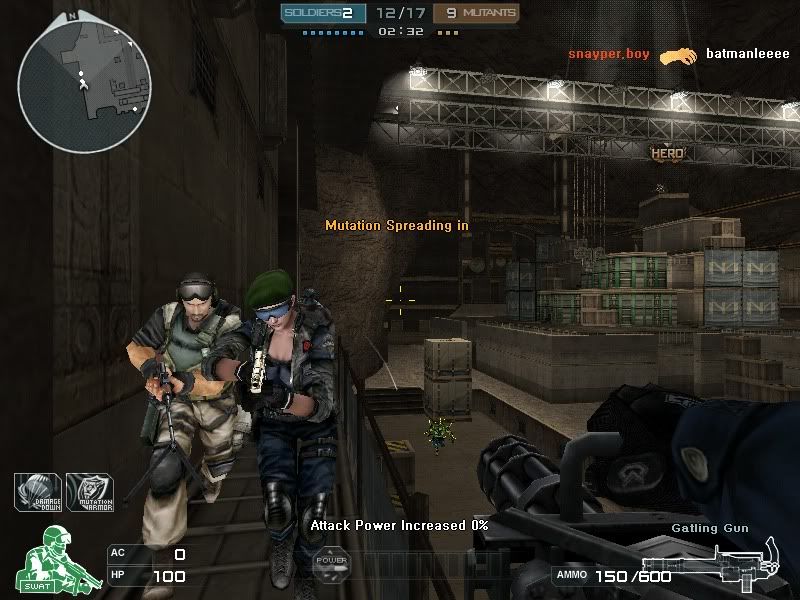Click the Soldiers team score panel
The height and width of the screenshot is (600, 800).
coord(320,13)
